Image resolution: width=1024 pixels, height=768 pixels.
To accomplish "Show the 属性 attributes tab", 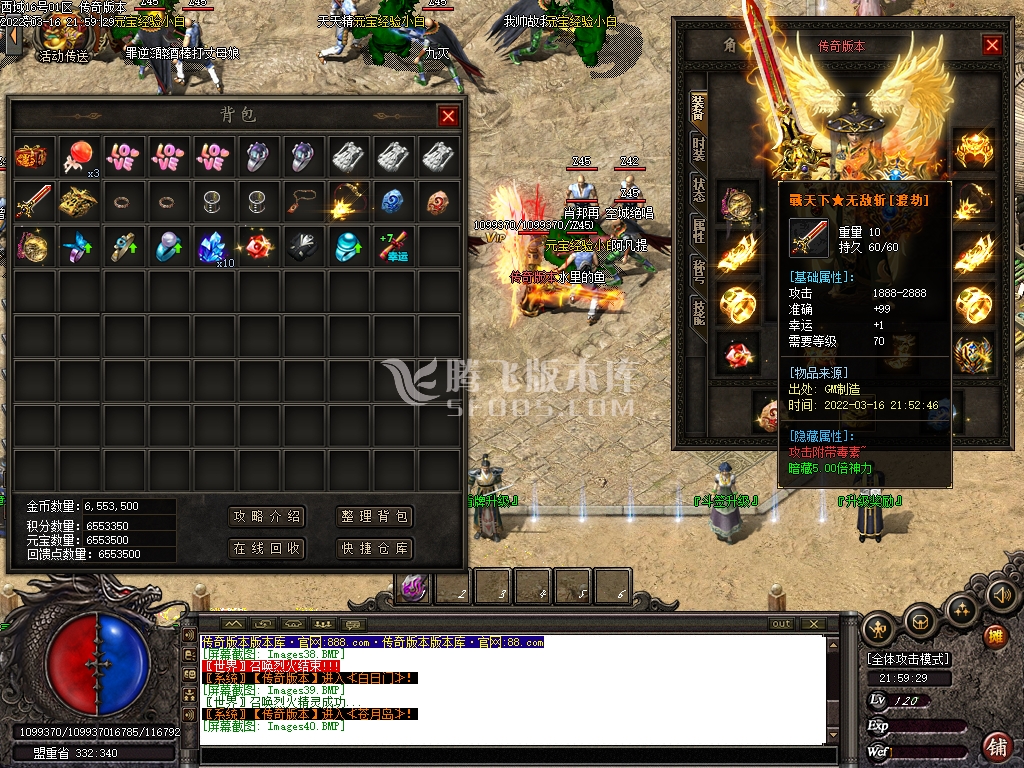I will 698,230.
